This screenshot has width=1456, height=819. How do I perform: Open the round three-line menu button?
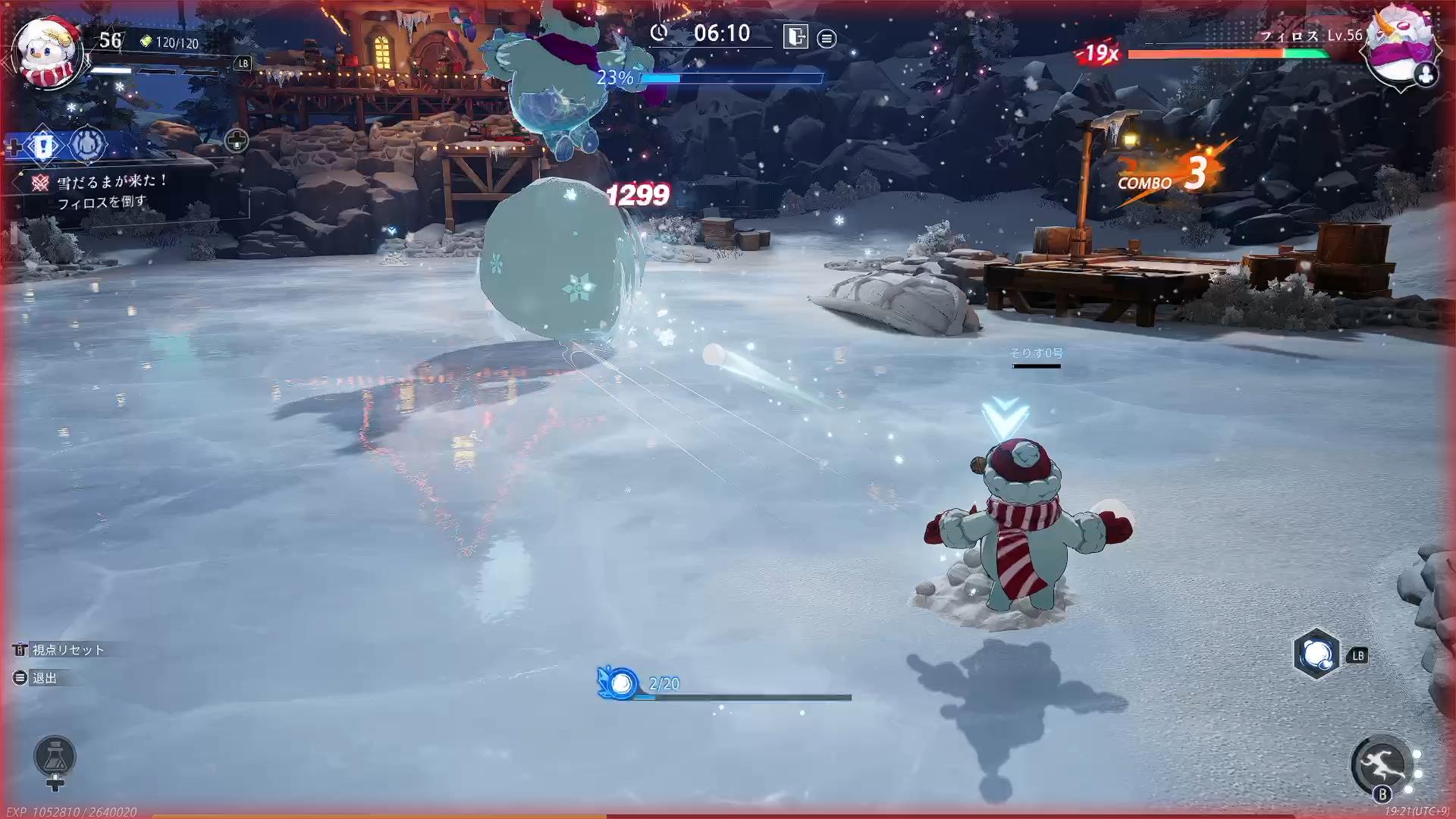[827, 38]
